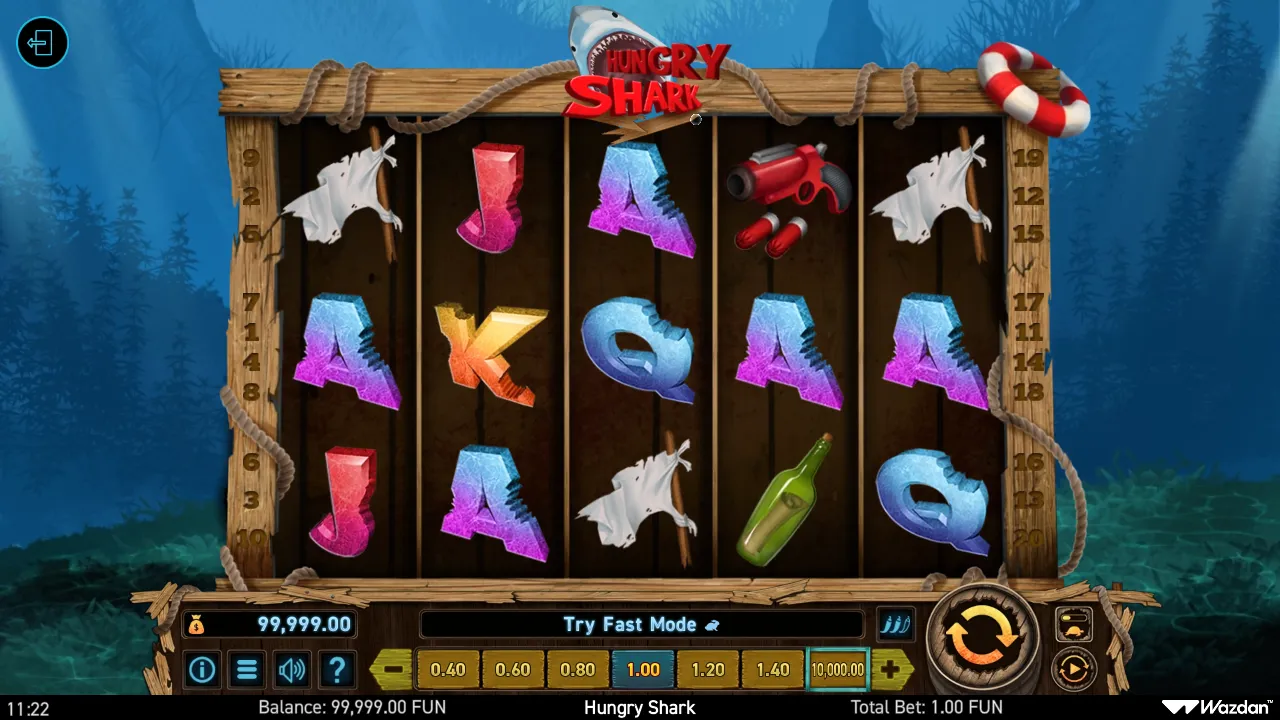The height and width of the screenshot is (720, 1280).
Task: Increase the bet with the plus arrow
Action: click(x=890, y=669)
